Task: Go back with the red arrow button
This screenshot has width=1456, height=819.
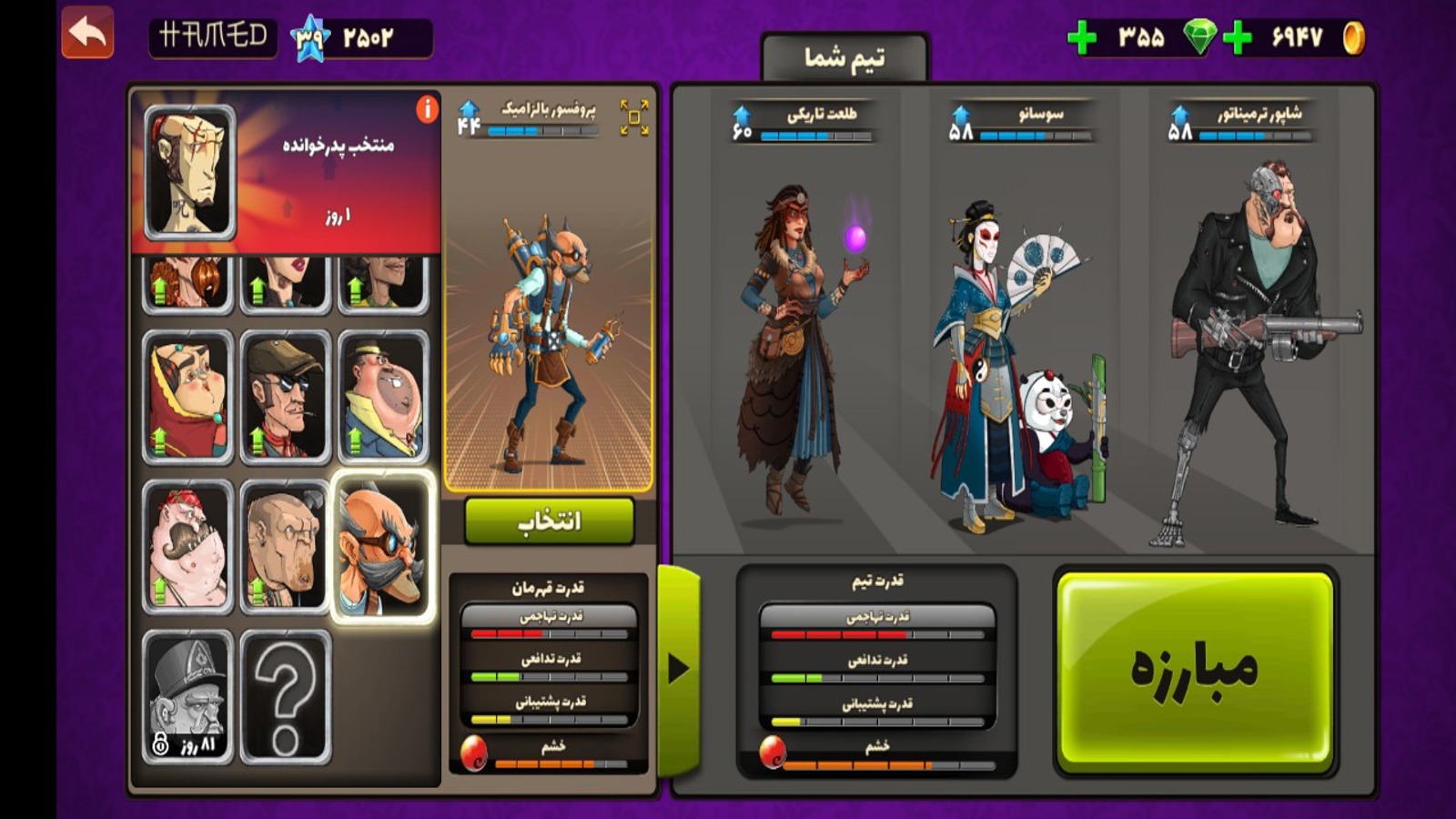Action: [x=87, y=33]
